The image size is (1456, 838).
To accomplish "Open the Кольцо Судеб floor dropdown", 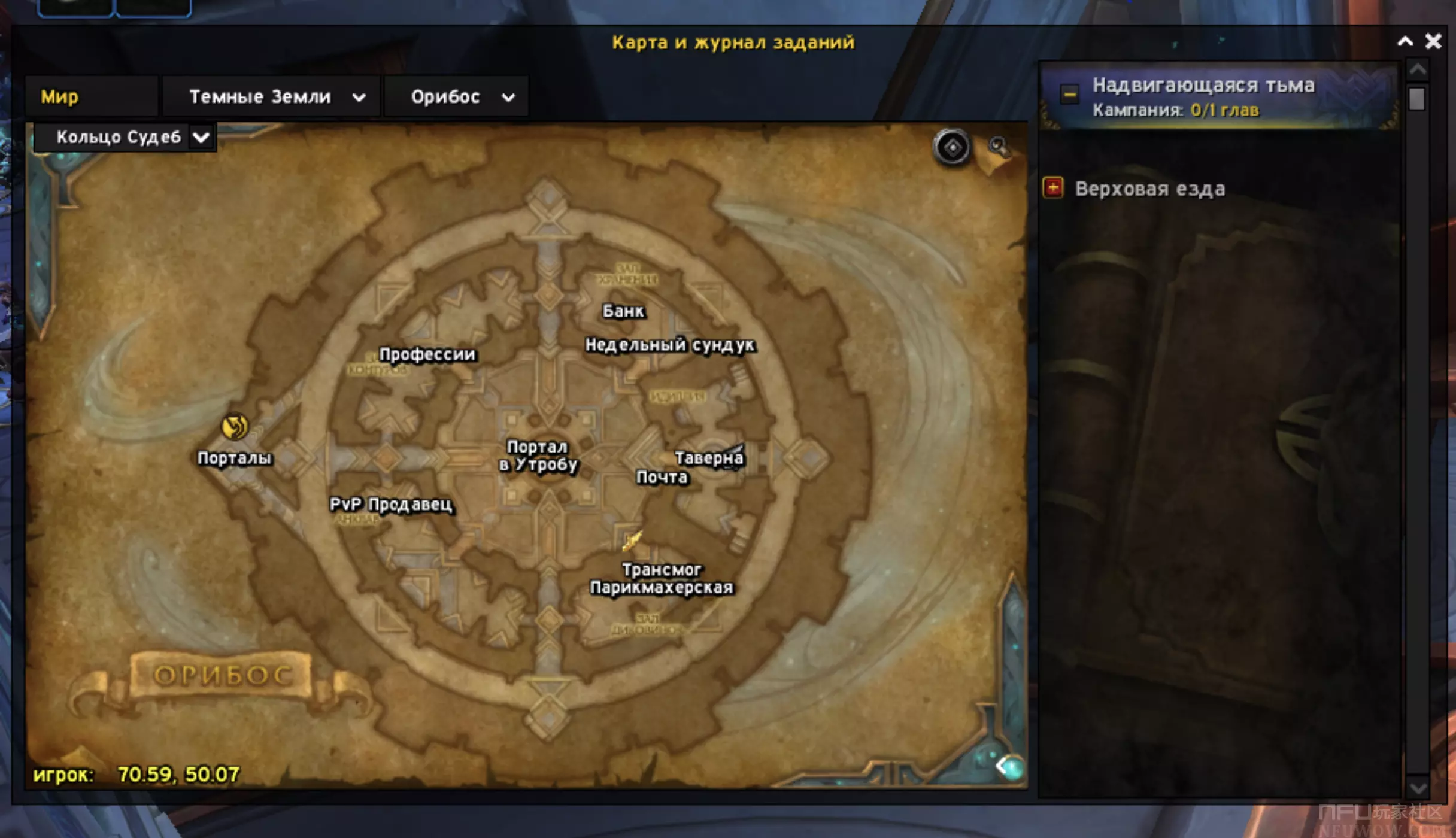I will point(201,138).
